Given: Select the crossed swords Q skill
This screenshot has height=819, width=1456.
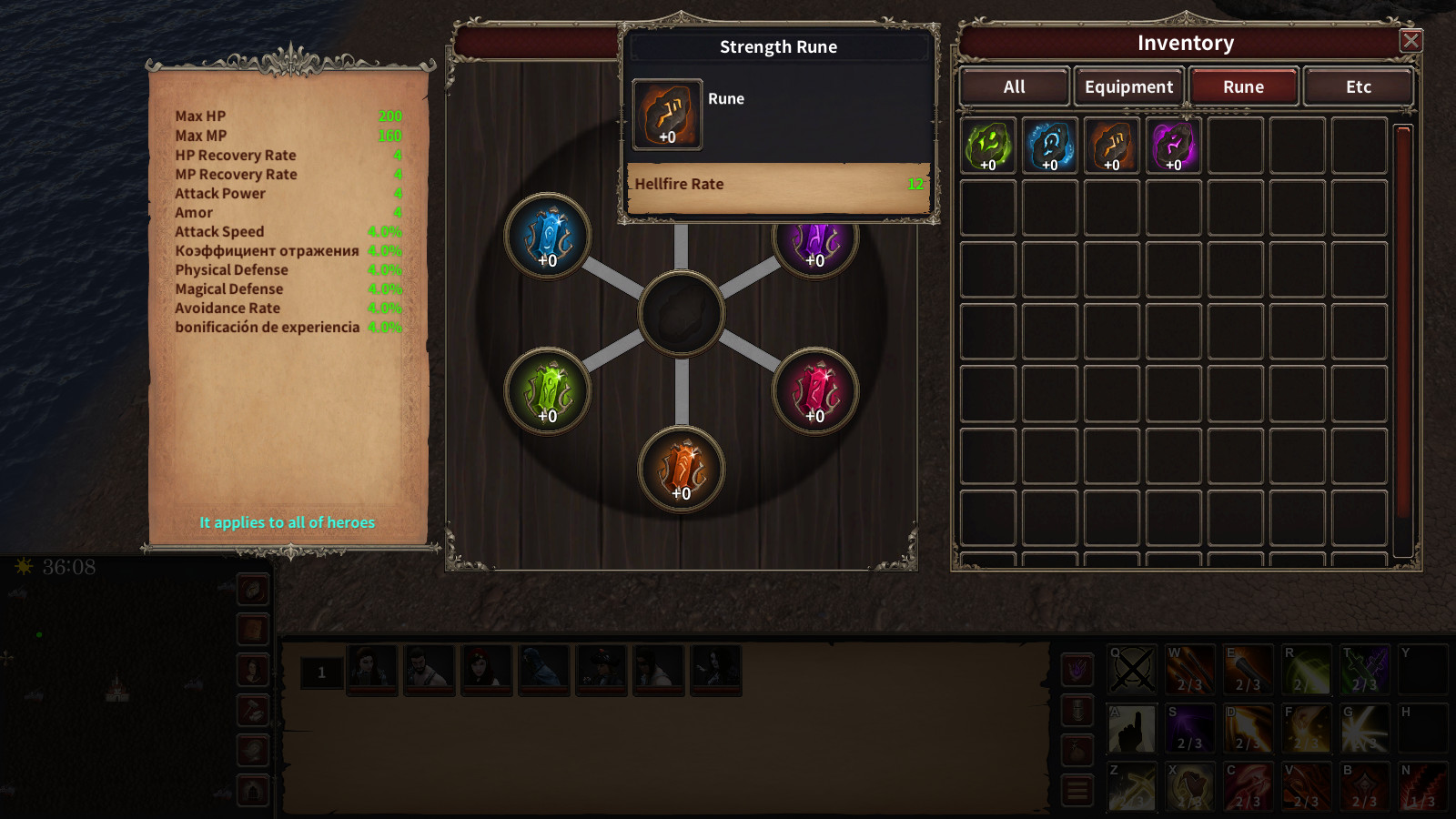Looking at the screenshot, I should (1133, 670).
